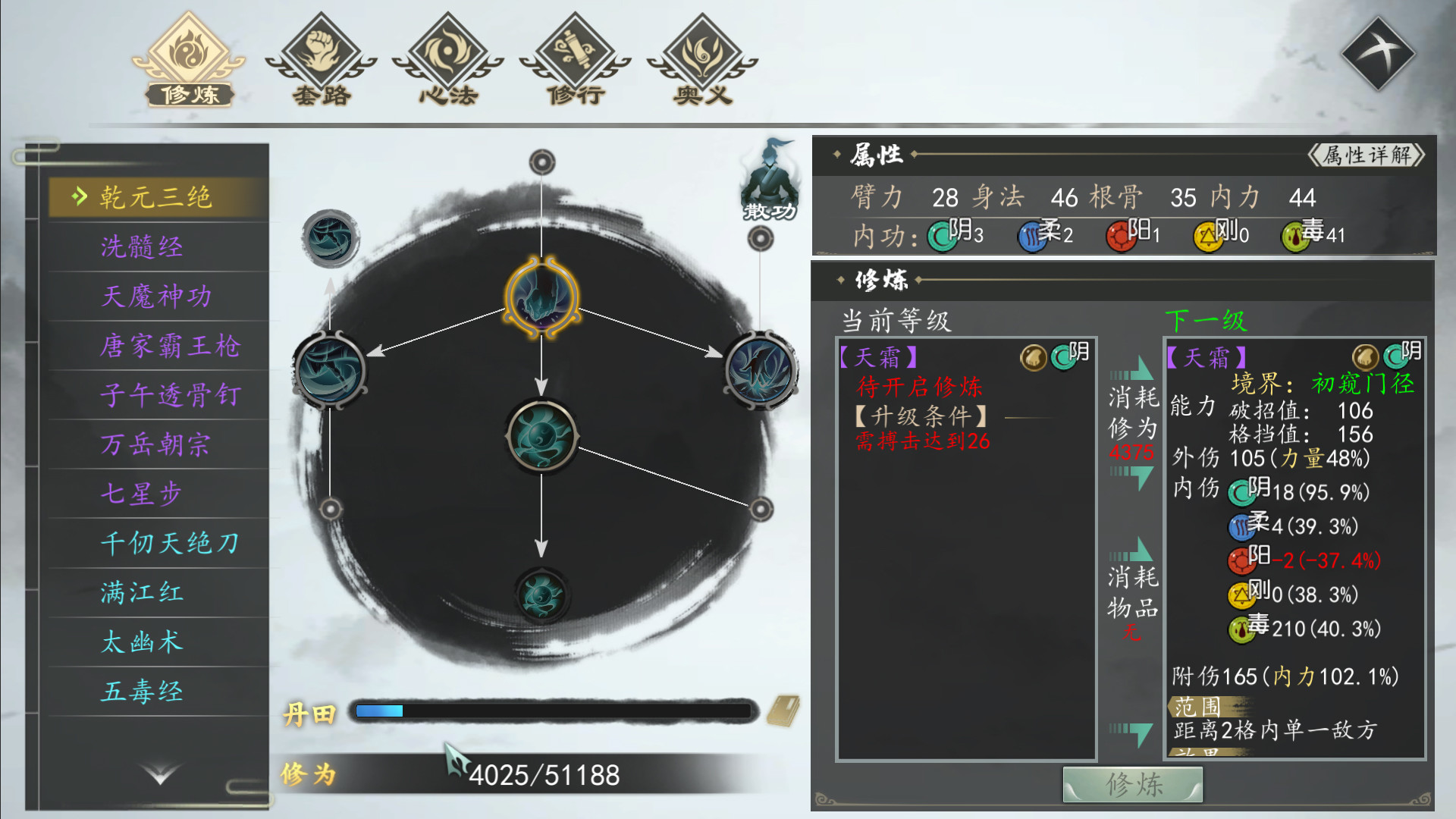
Task: Select the bottom skill node in the tree
Action: click(541, 597)
